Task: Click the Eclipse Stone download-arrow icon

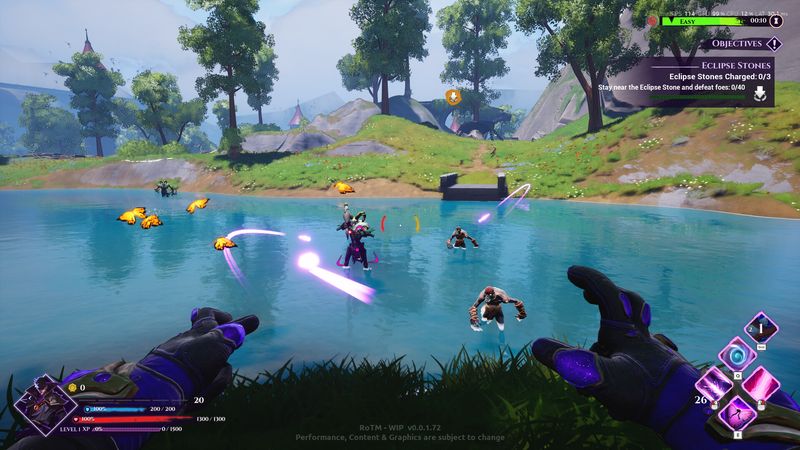Action: coord(759,93)
